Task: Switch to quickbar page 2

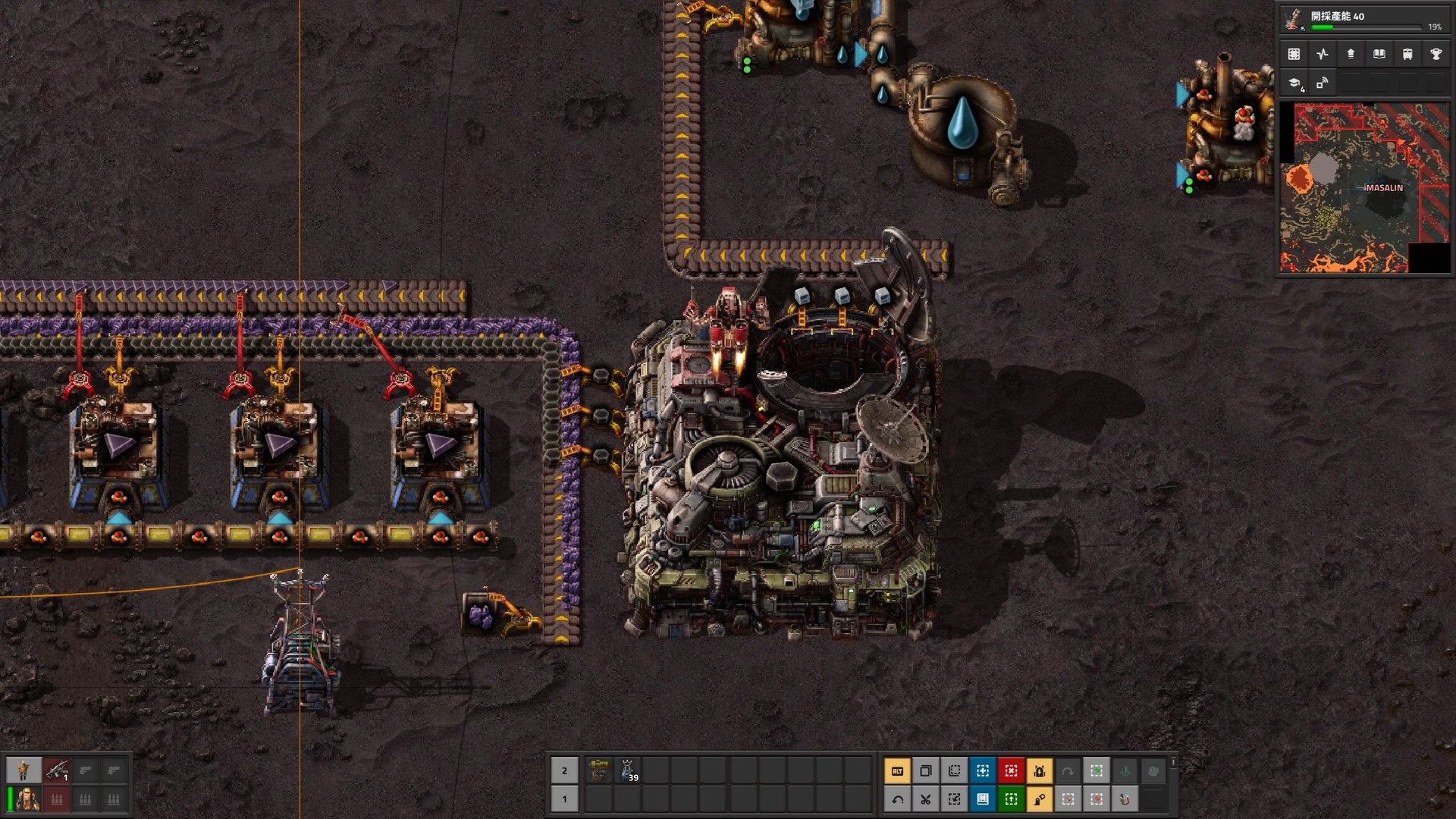Action: tap(564, 772)
